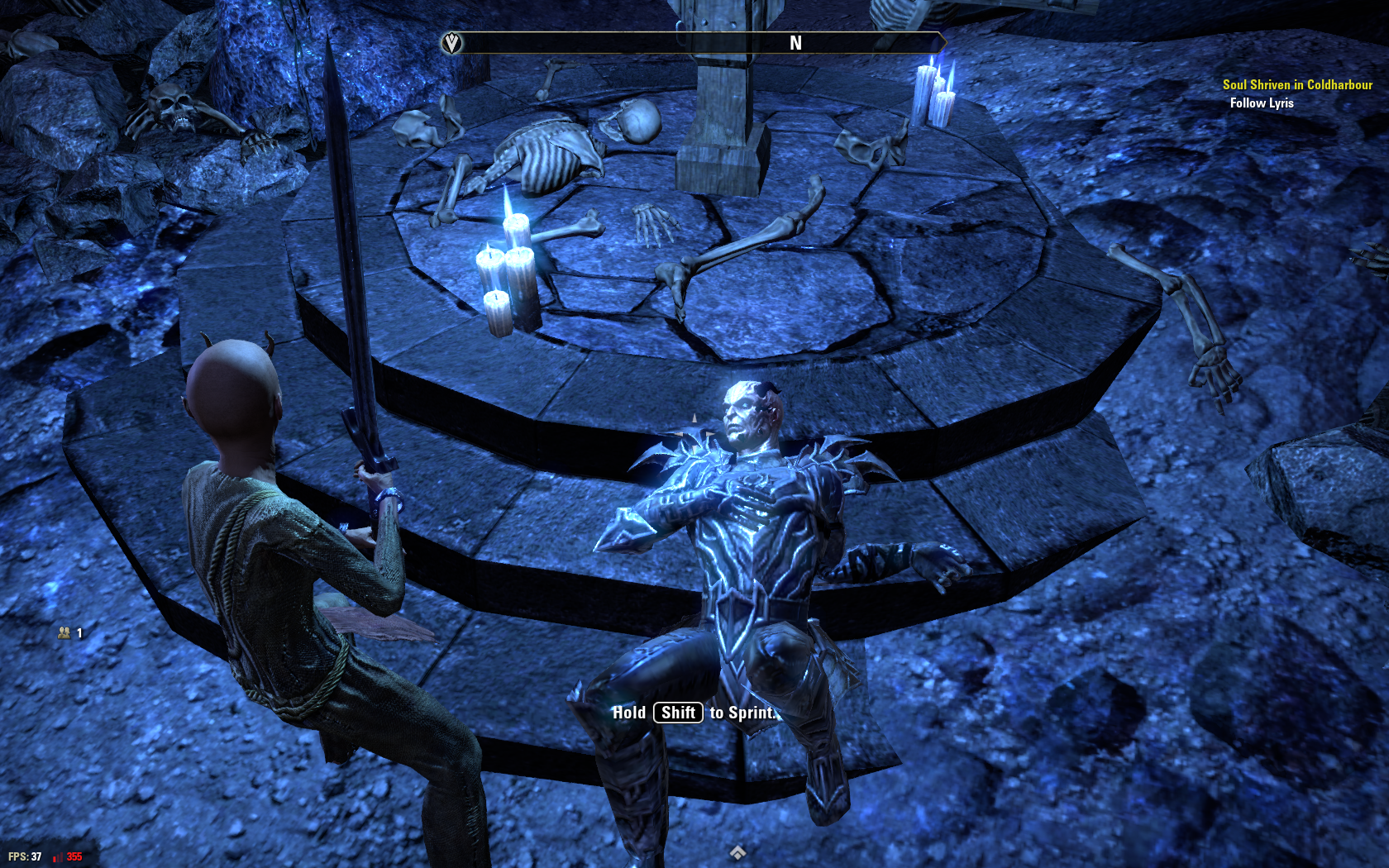This screenshot has width=1389, height=868.
Task: Select the Soul Shriven in Coldharbour quest tracker
Action: click(x=1296, y=84)
